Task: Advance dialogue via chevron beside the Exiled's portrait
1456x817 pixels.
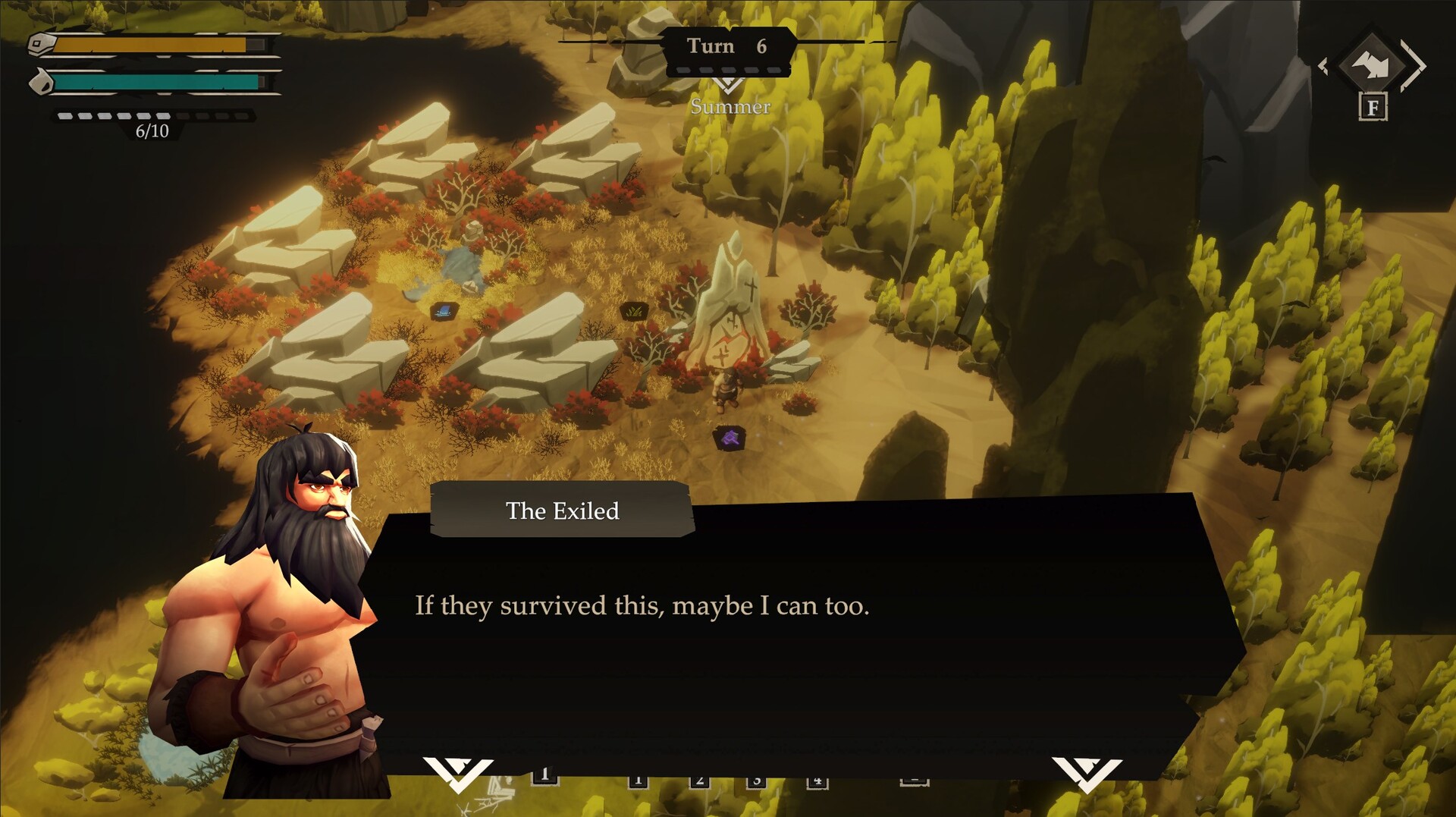Action: click(458, 773)
